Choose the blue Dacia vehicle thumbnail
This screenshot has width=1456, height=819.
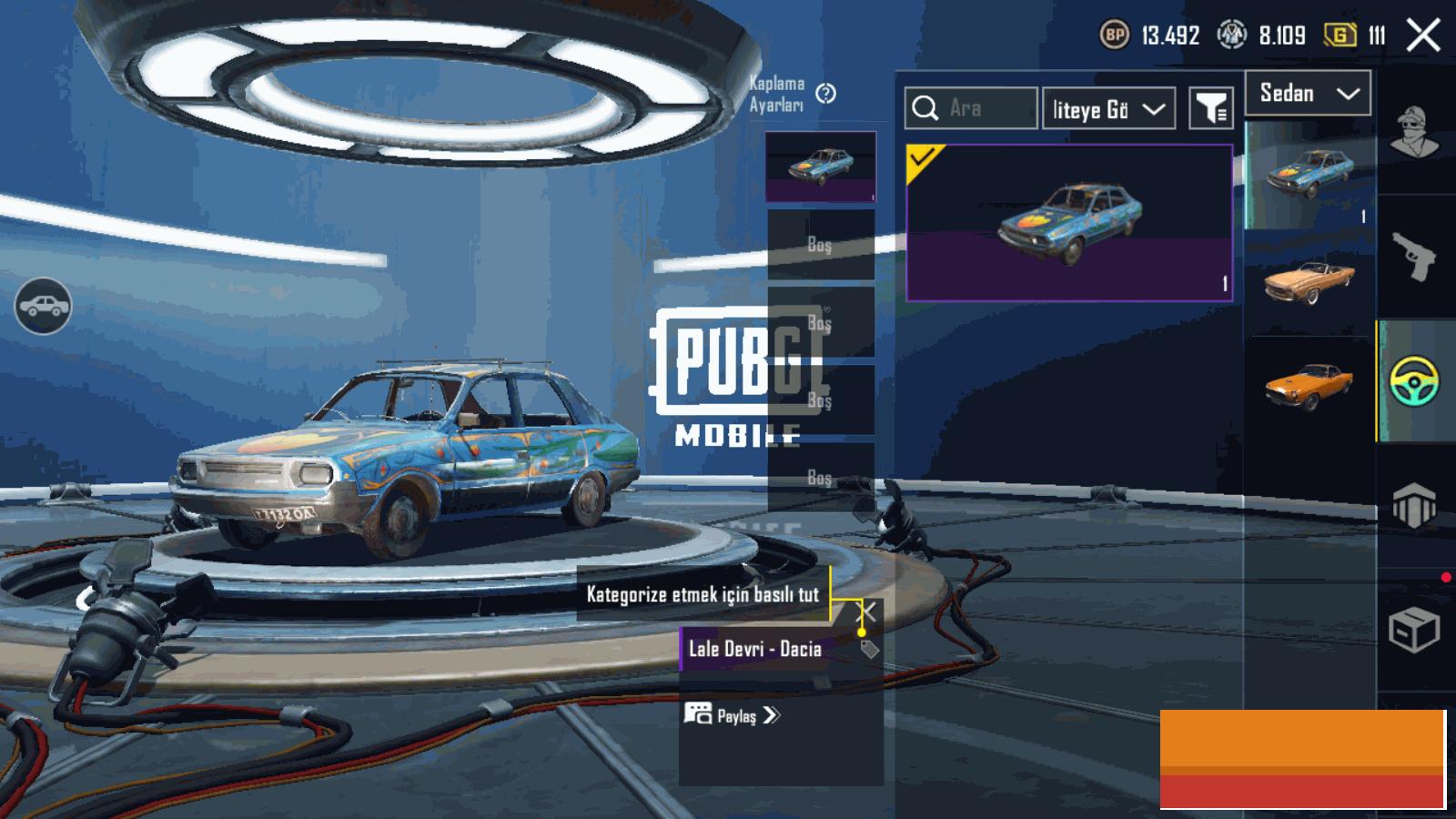(x=1309, y=173)
